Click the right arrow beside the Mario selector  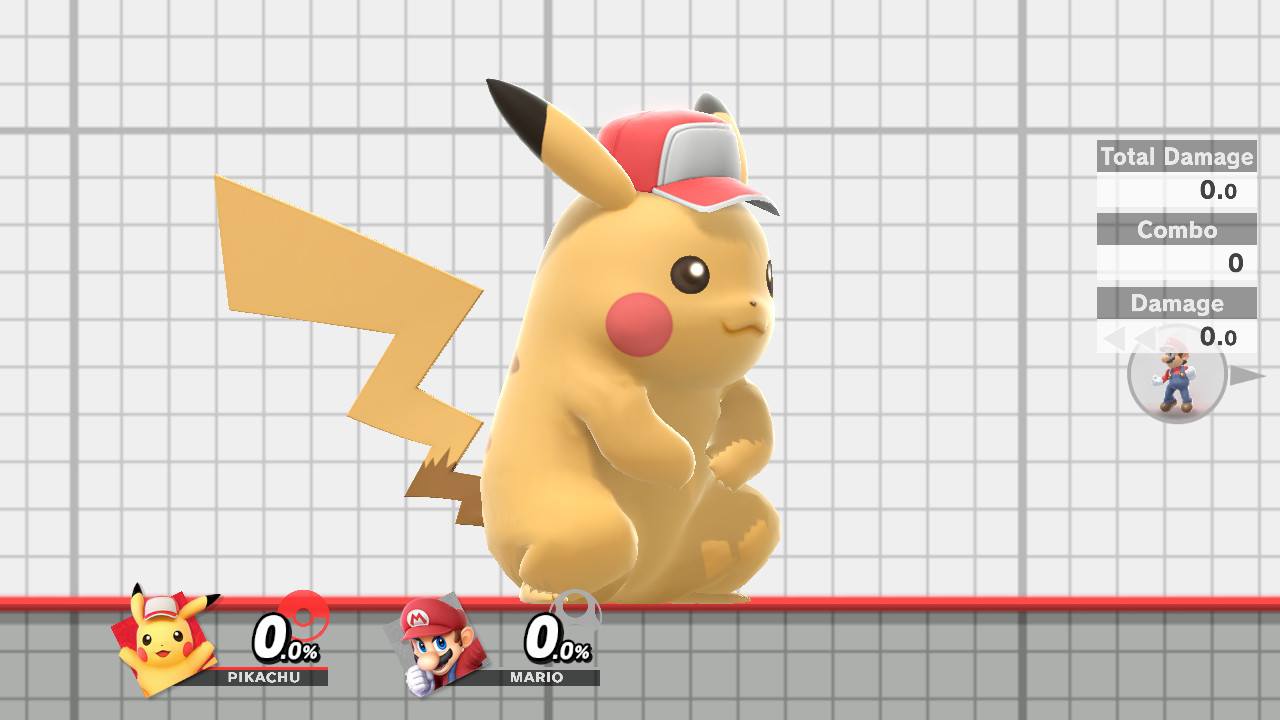(1243, 377)
